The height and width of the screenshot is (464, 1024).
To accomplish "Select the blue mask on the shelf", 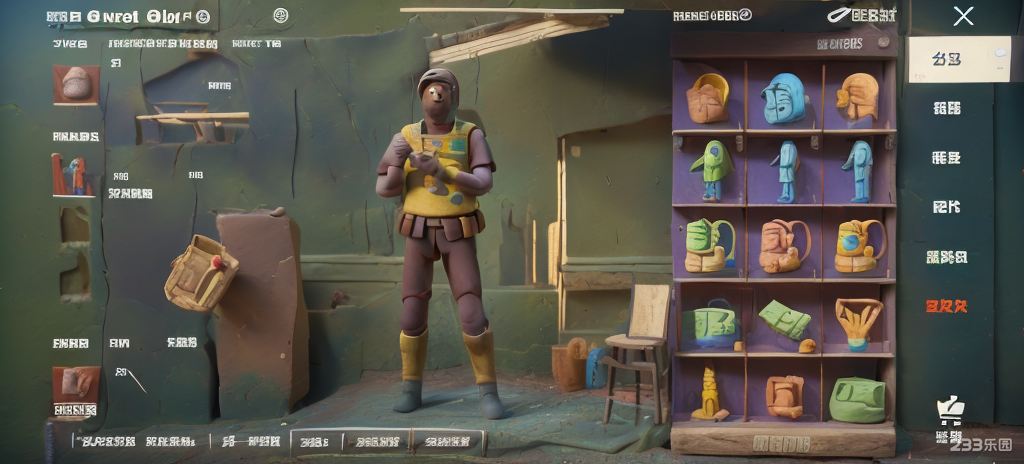I will 783,98.
